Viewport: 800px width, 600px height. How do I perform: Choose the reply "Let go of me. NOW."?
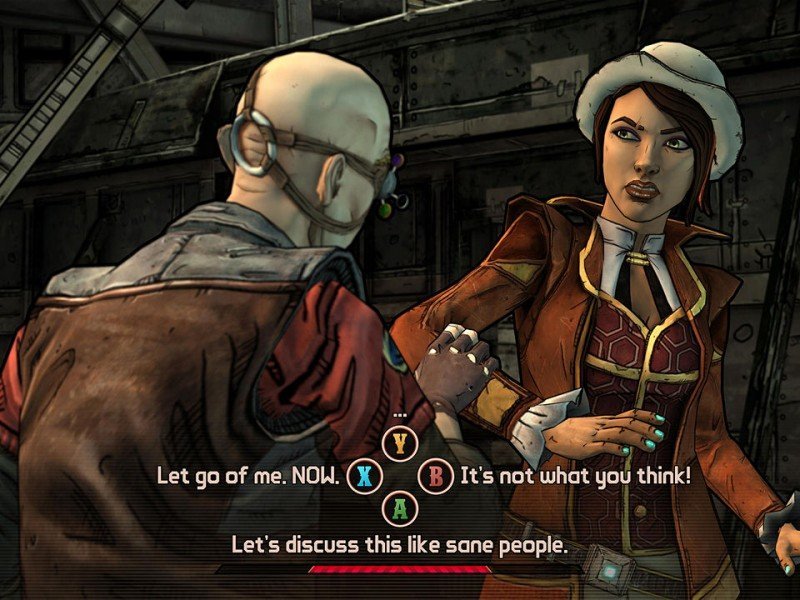point(249,474)
